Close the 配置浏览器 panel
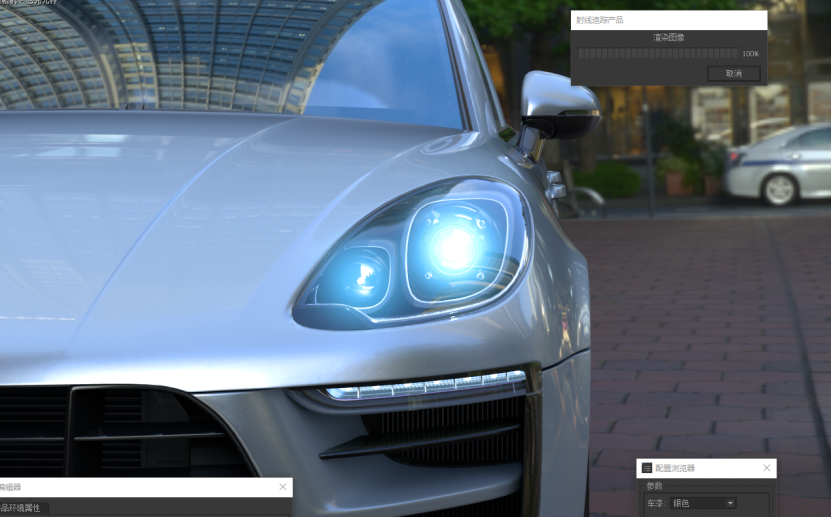 pyautogui.click(x=767, y=468)
